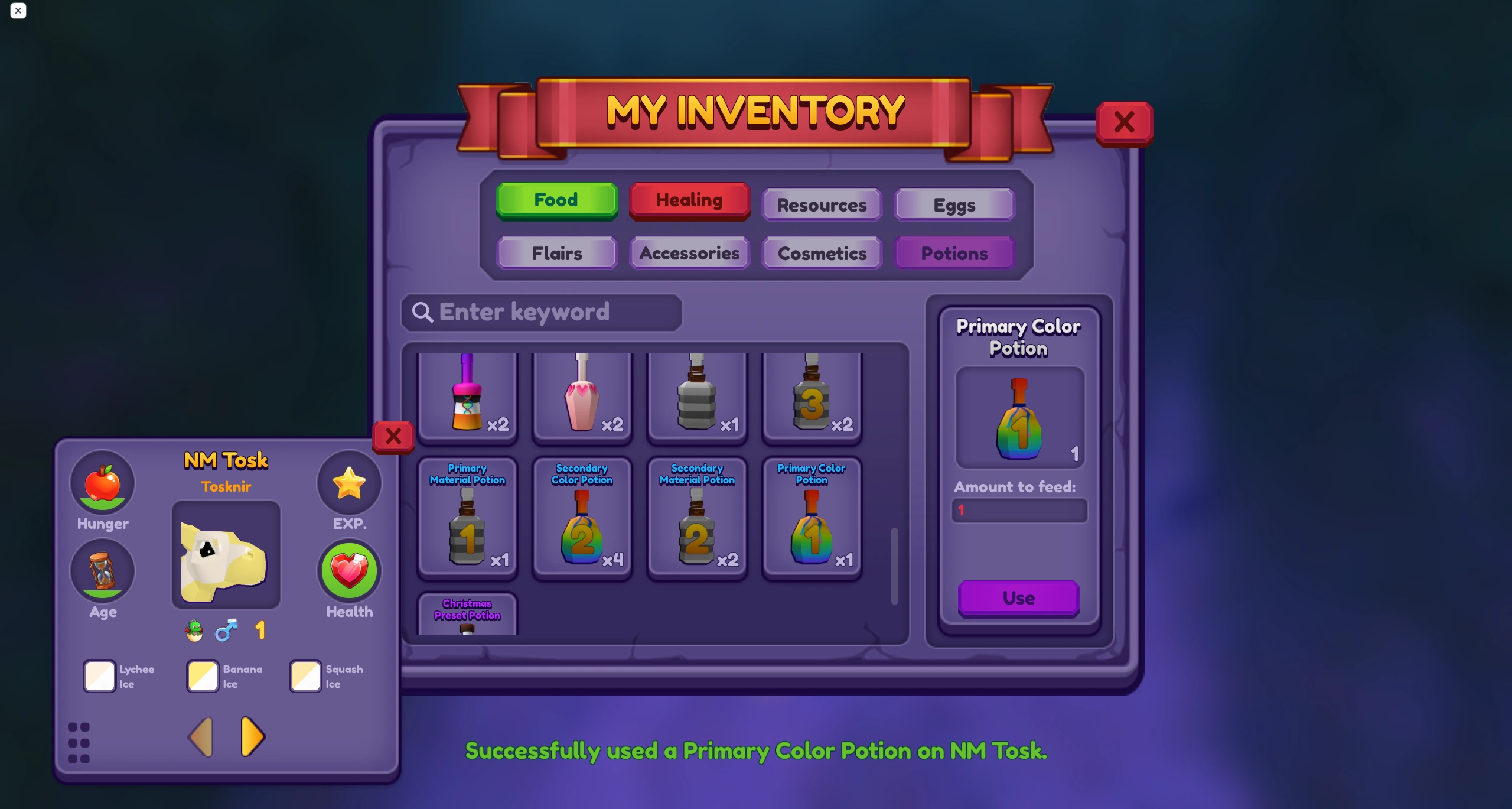Open the Healing category

coord(689,200)
